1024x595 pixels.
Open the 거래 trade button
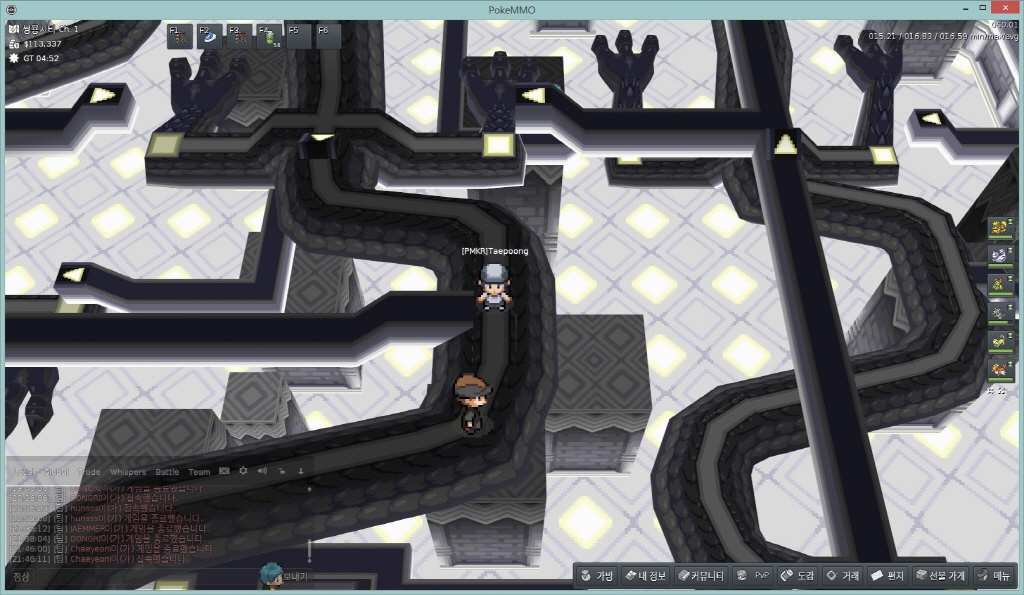click(x=842, y=576)
